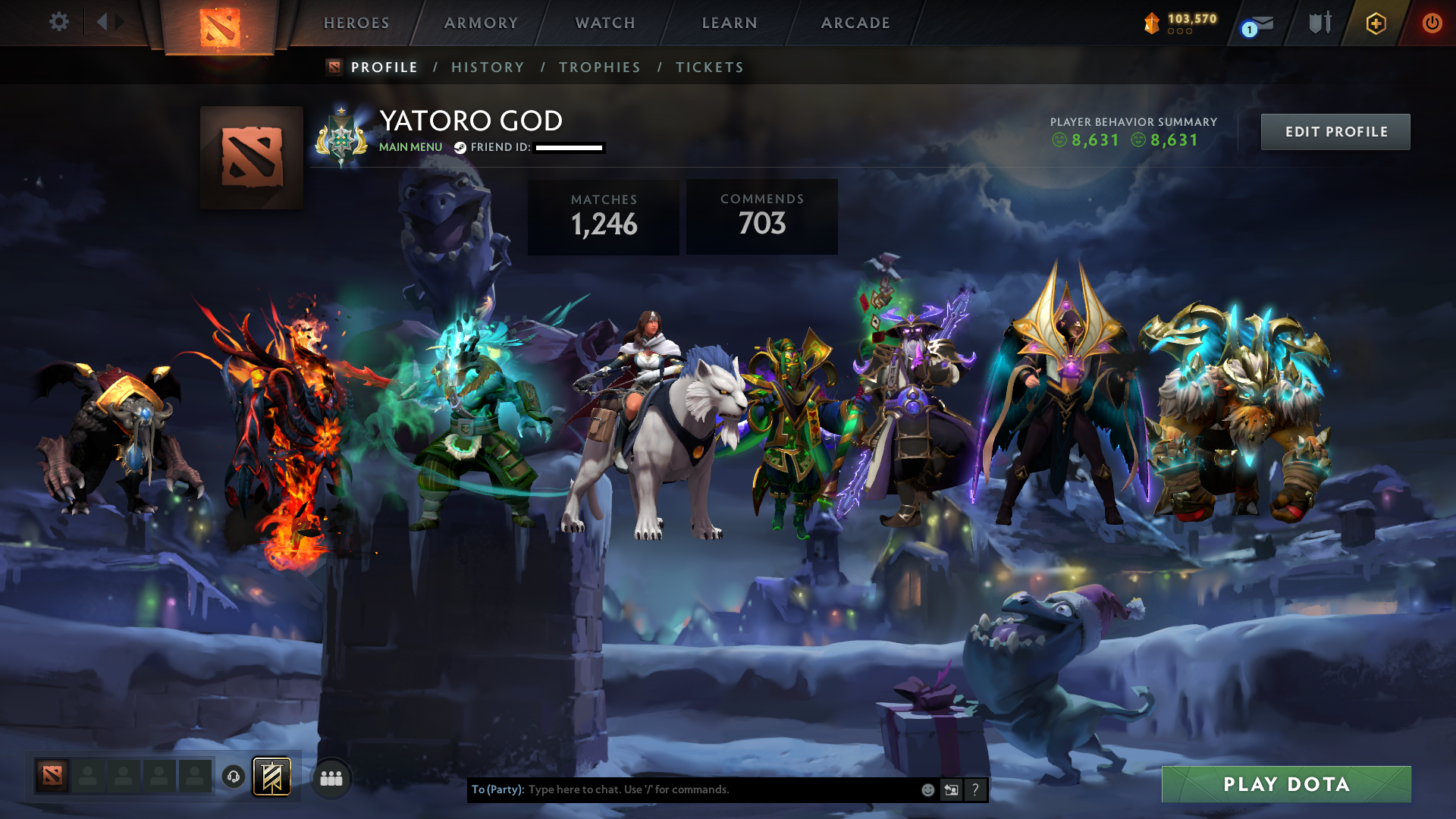Click the power disconnect icon
The width and height of the screenshot is (1456, 819).
click(1432, 23)
